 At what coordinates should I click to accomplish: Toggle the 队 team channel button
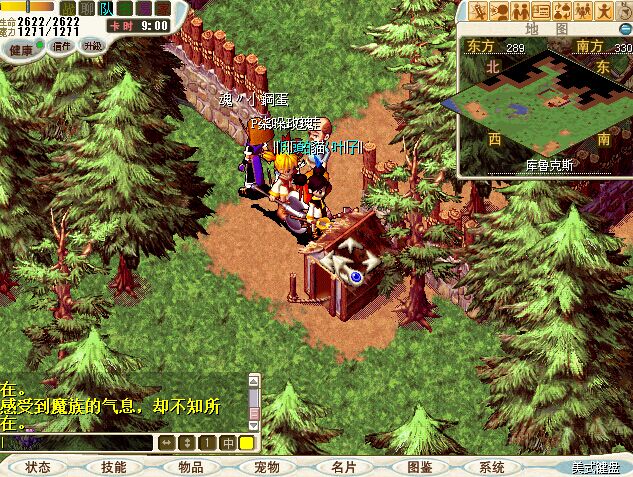(106, 9)
